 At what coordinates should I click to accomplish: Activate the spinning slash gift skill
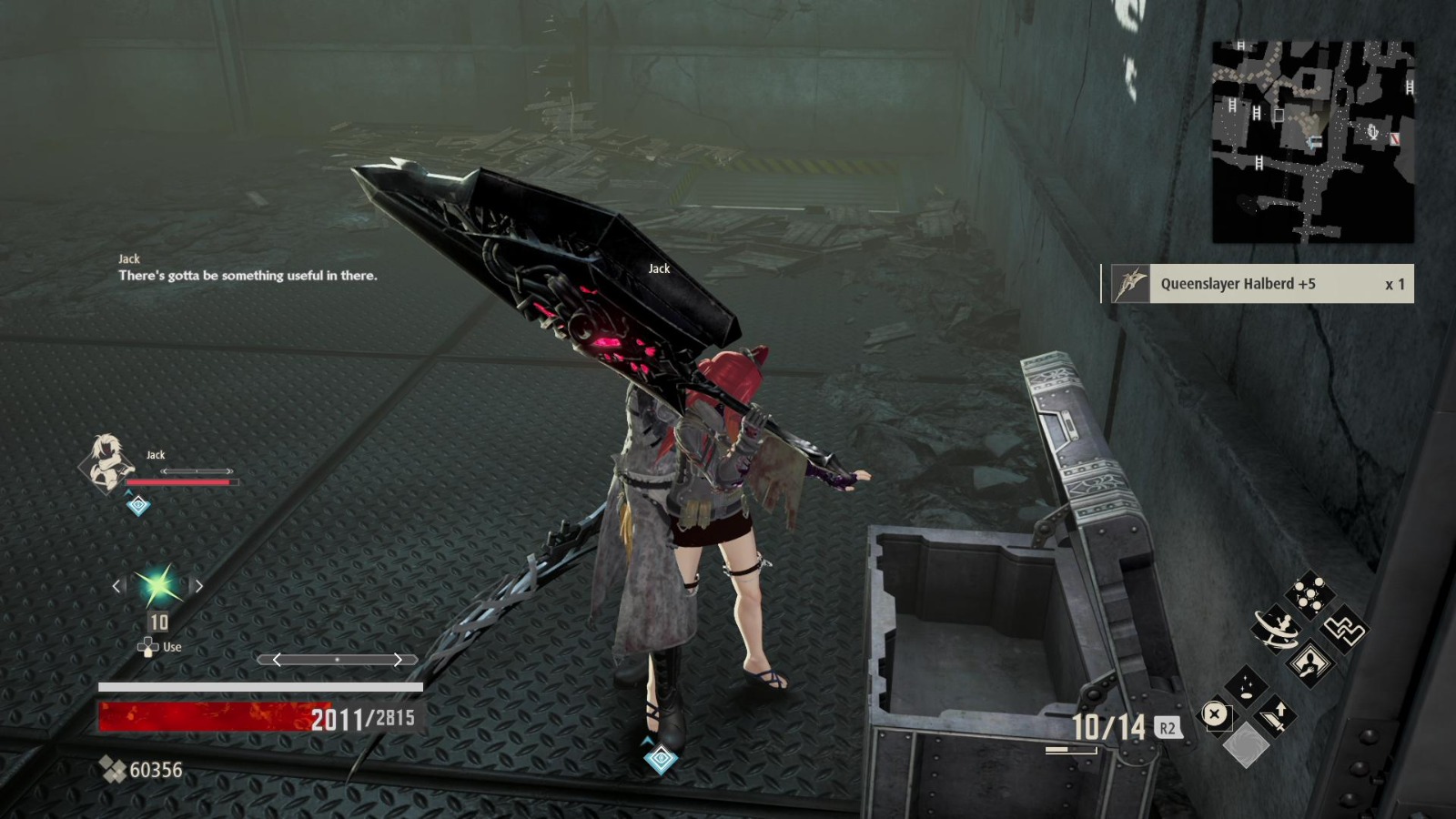(x=1275, y=629)
